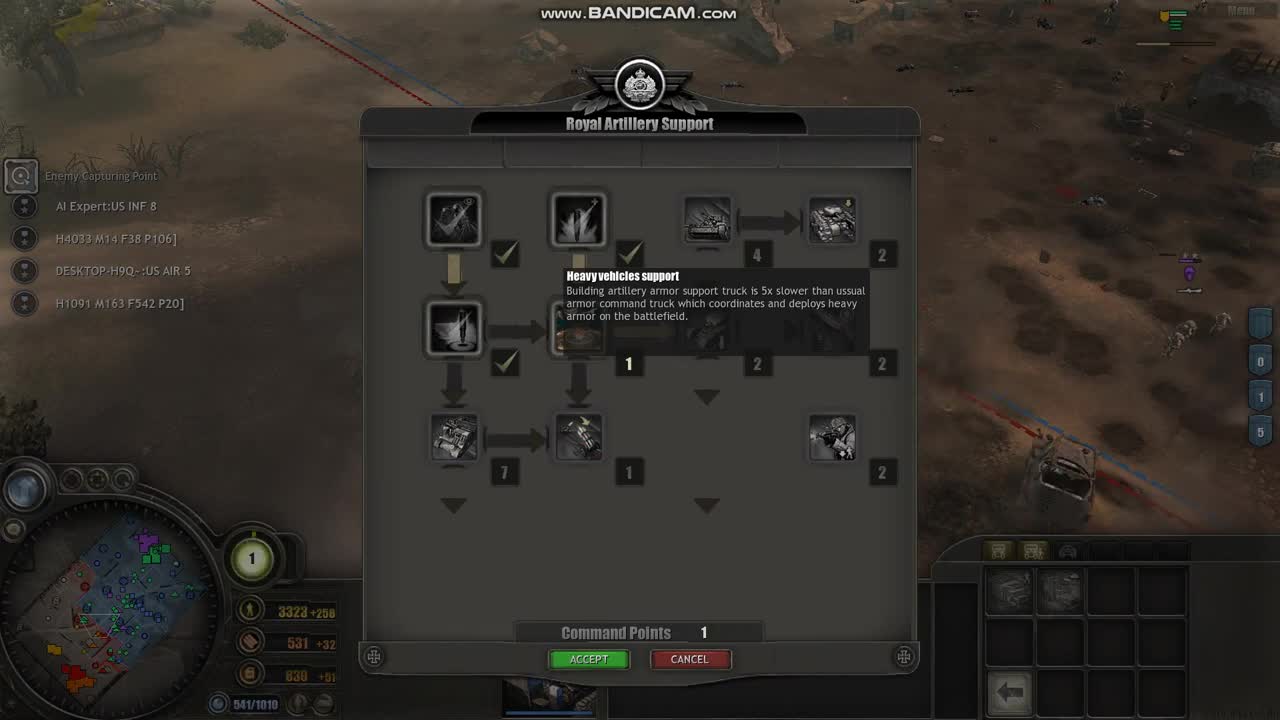Click the checkmark next to the second barrage ability

tap(630, 254)
